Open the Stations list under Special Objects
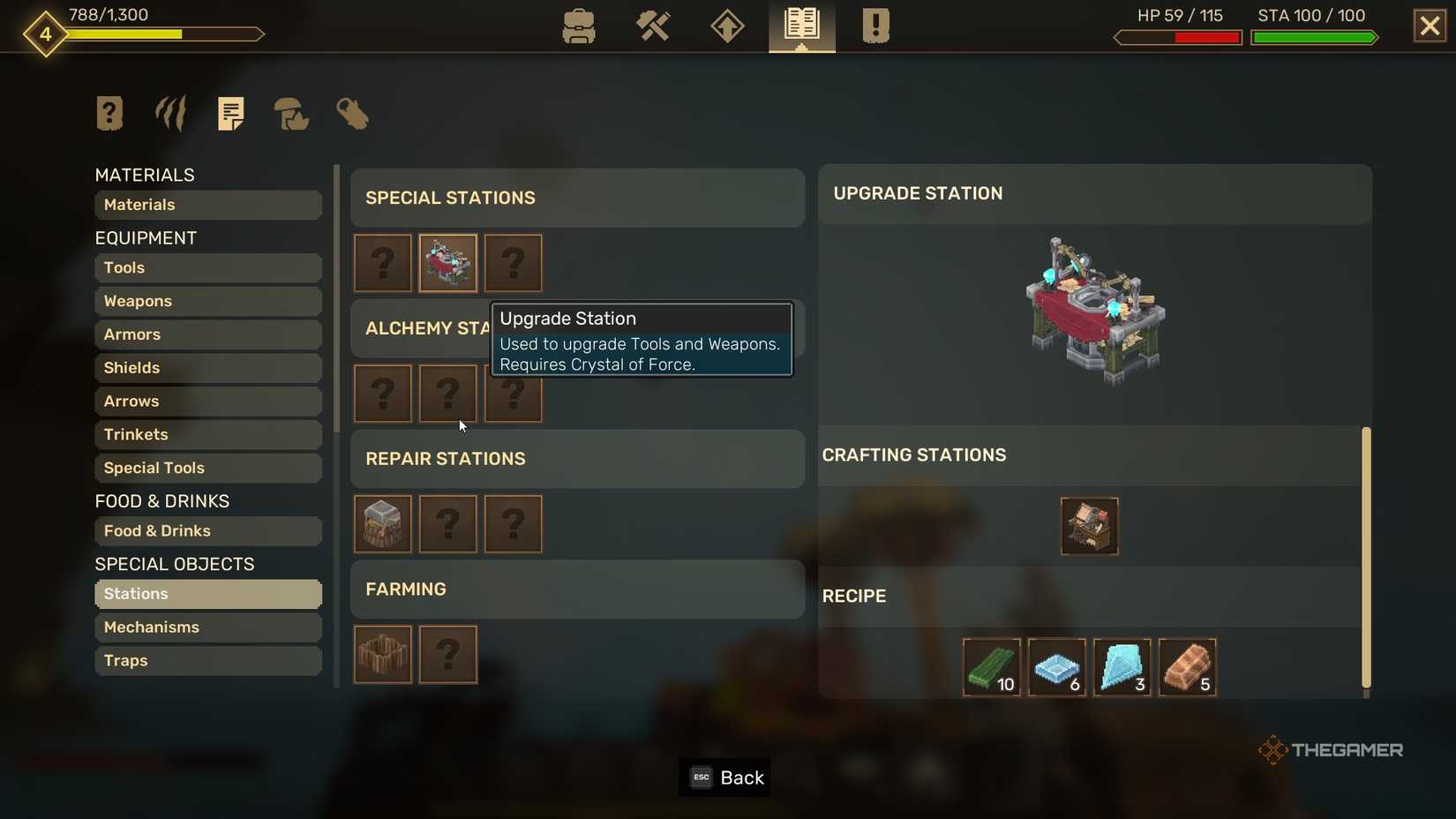This screenshot has width=1456, height=819. pos(208,594)
